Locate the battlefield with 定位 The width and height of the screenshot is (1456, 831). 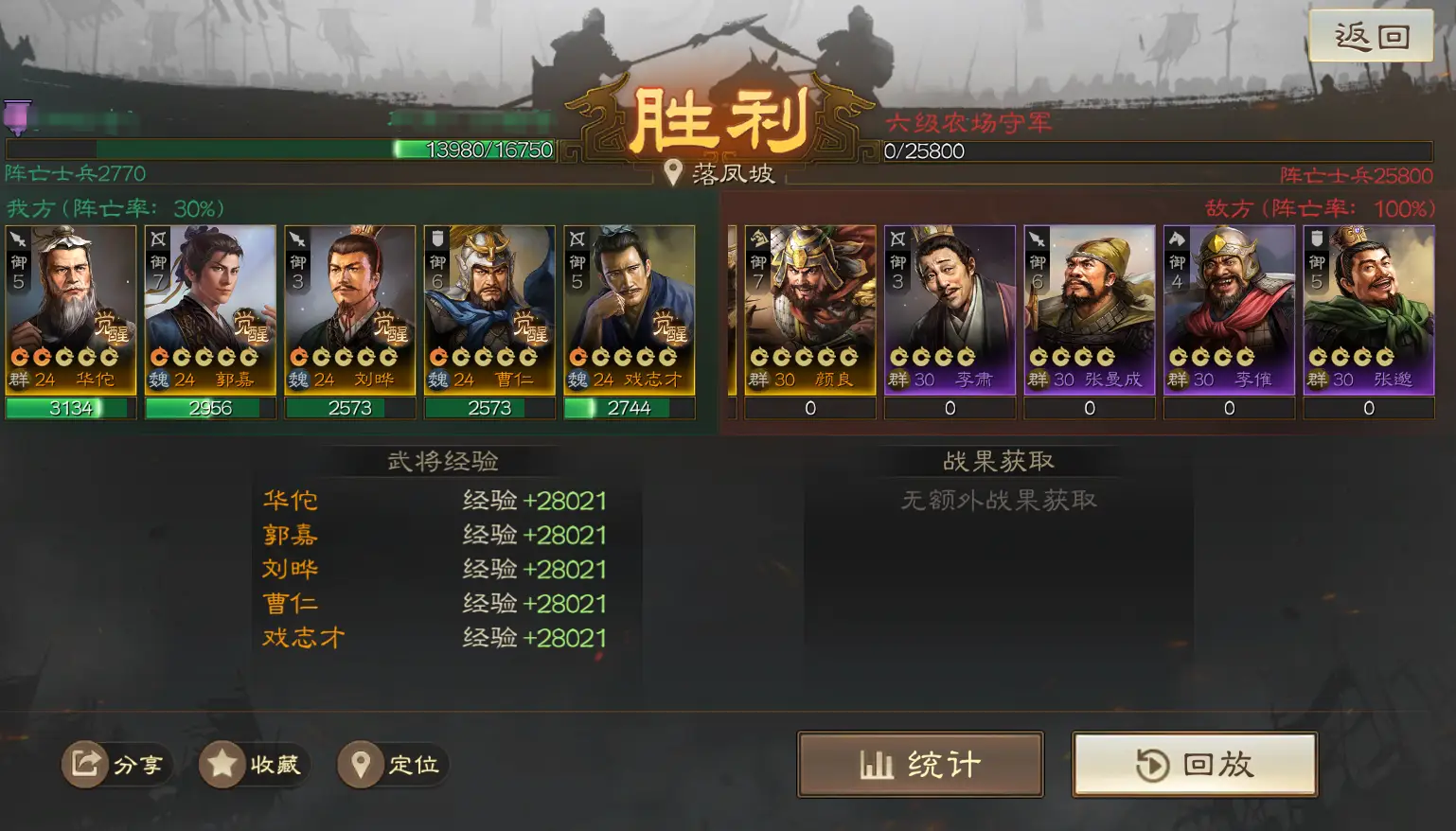point(392,764)
